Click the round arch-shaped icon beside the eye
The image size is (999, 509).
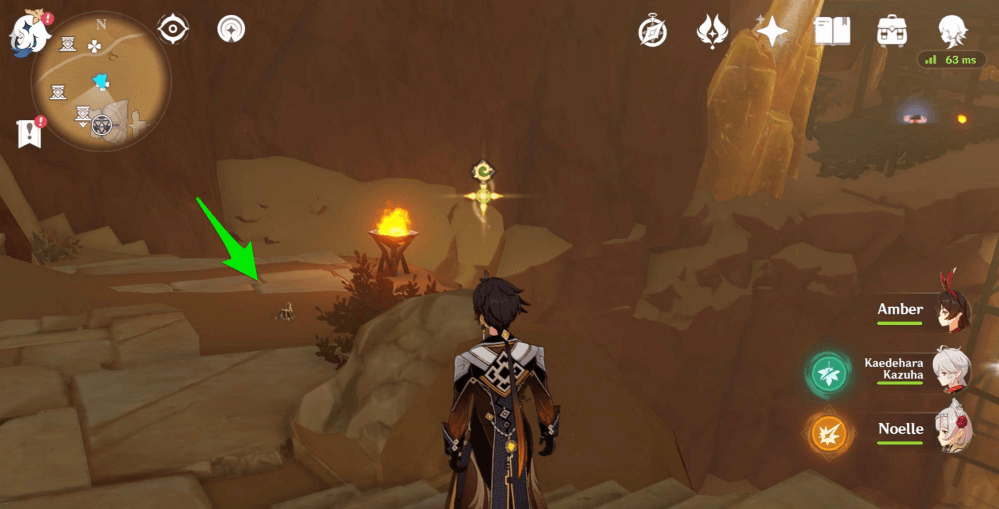(x=232, y=29)
